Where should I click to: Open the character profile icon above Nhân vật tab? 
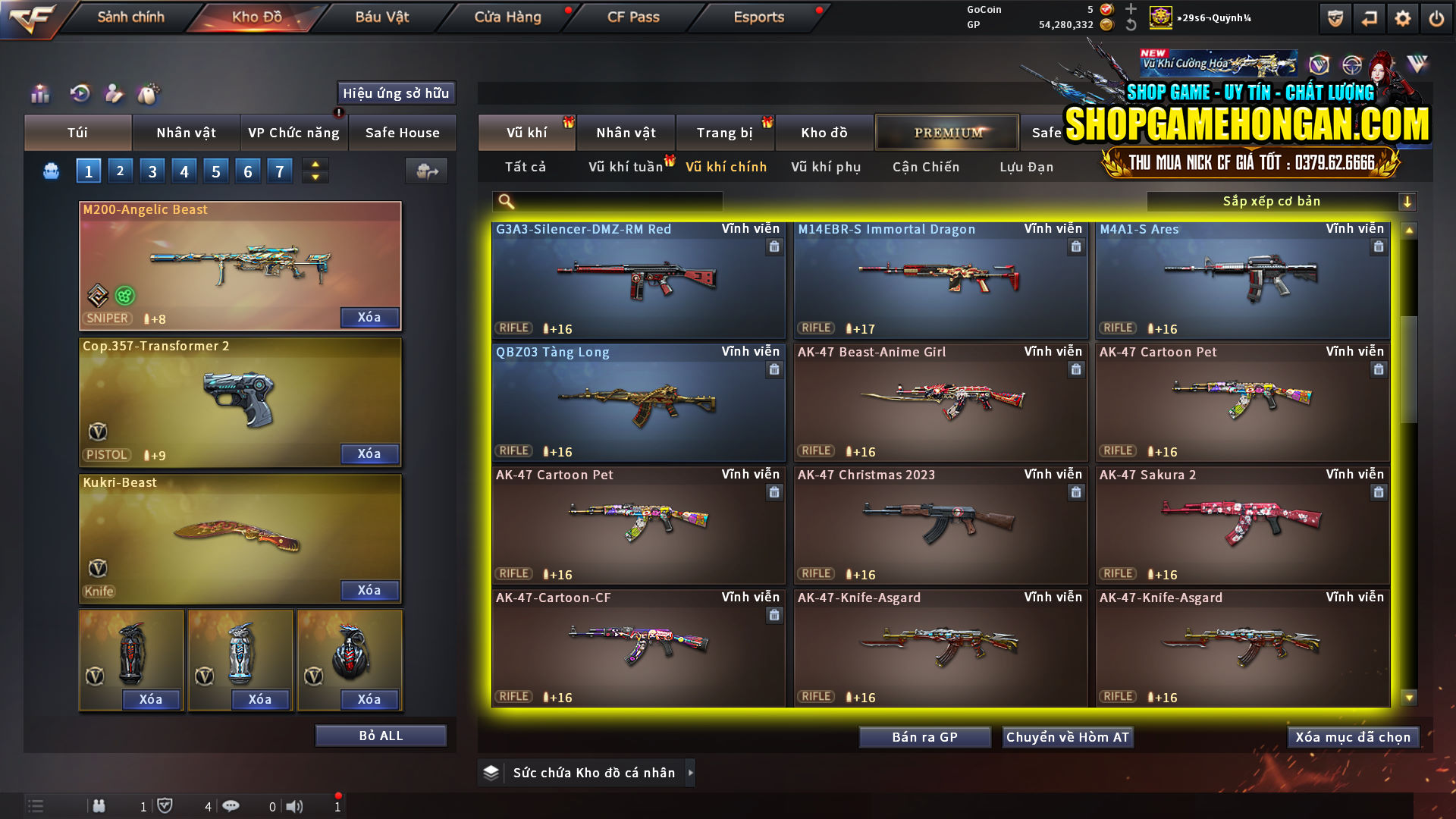[114, 94]
